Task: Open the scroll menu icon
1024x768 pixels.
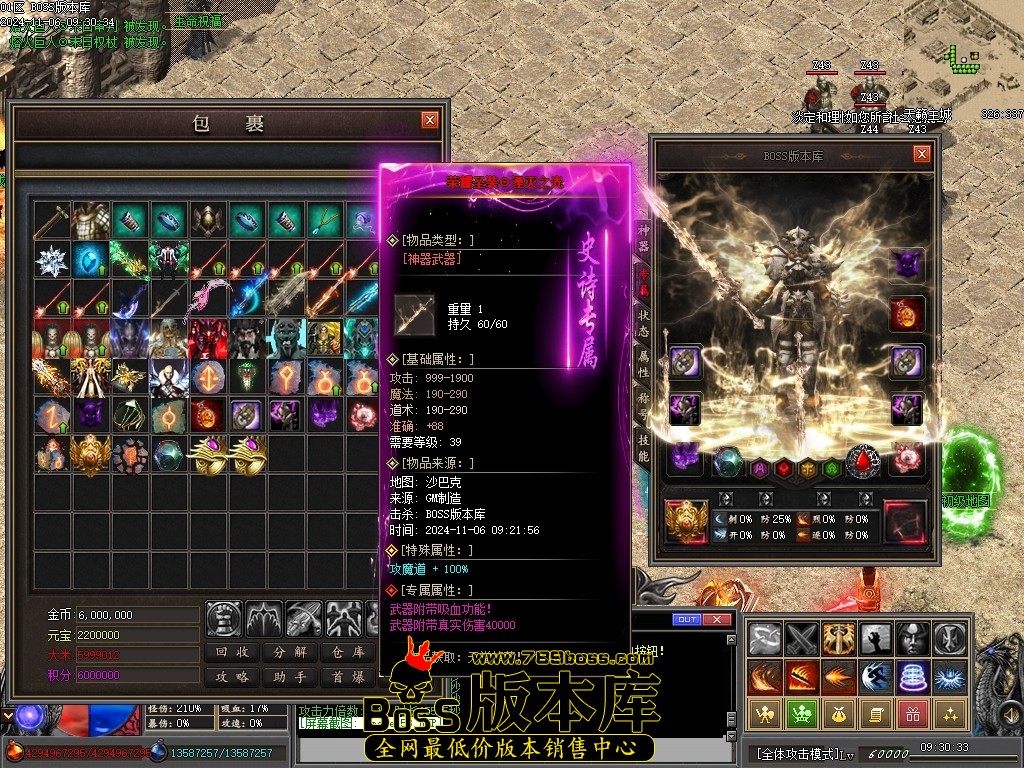Action: [x=874, y=713]
